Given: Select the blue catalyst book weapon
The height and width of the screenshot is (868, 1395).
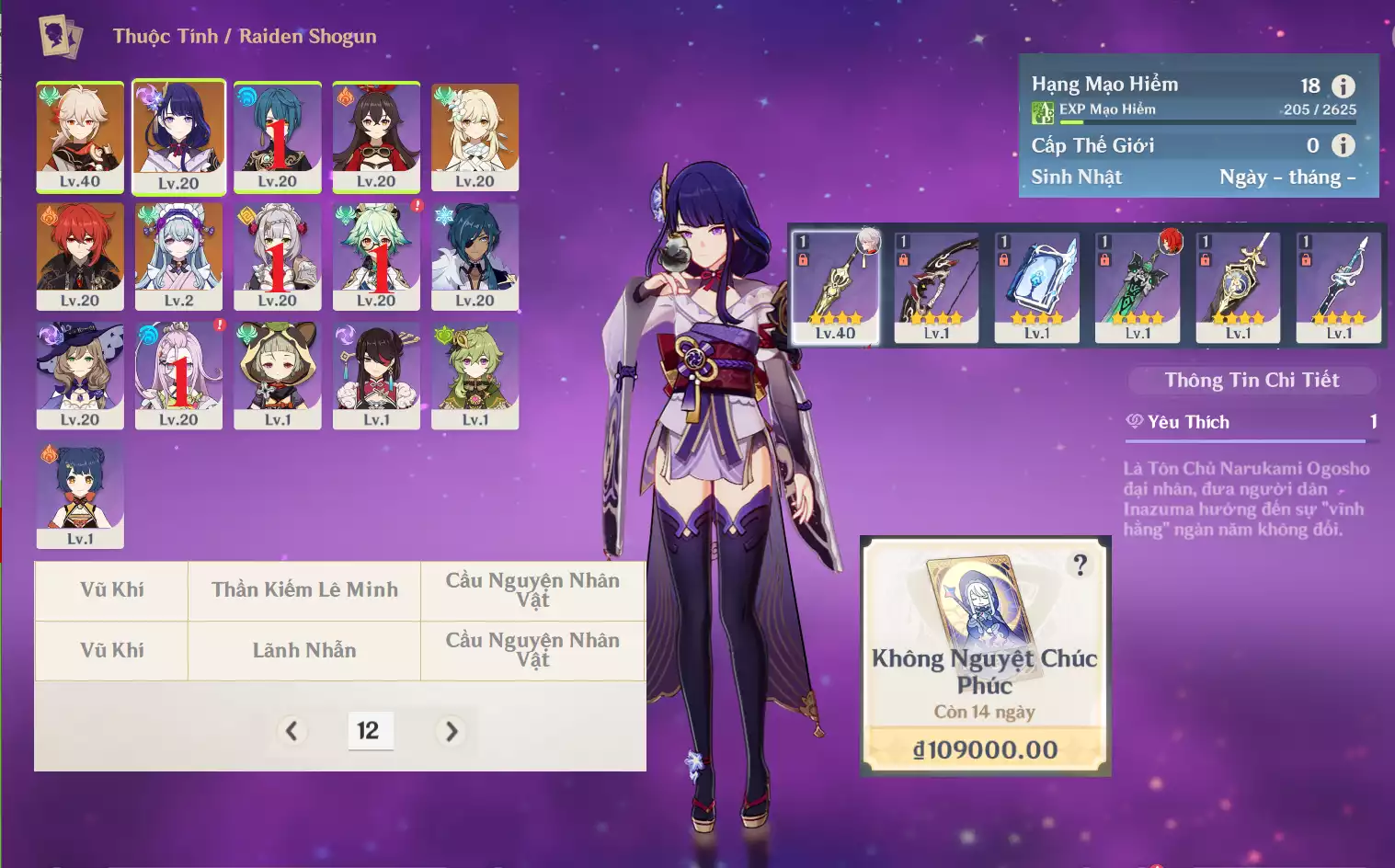Looking at the screenshot, I should coord(1037,286).
